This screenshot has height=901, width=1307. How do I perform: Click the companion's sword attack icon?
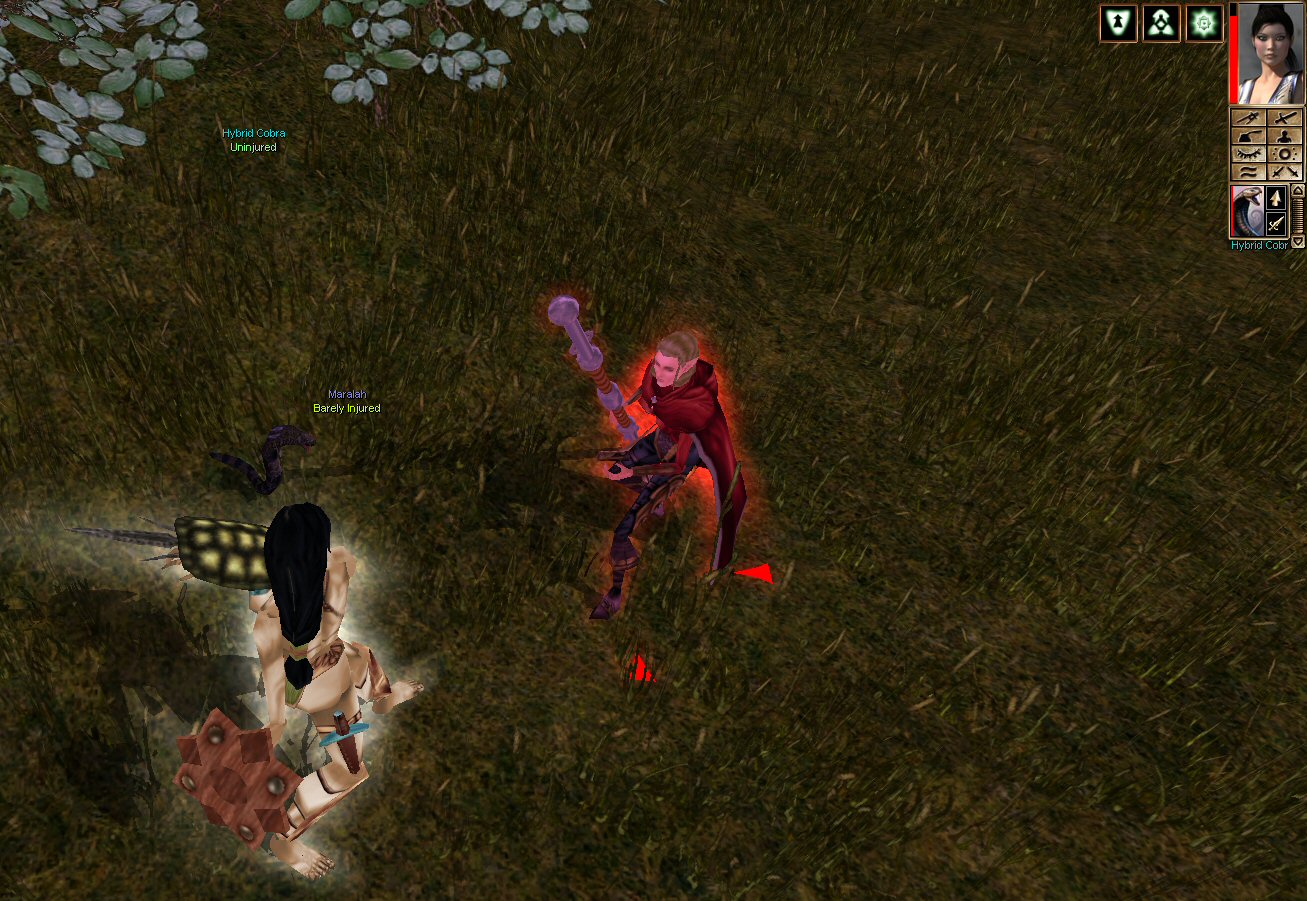point(1275,224)
